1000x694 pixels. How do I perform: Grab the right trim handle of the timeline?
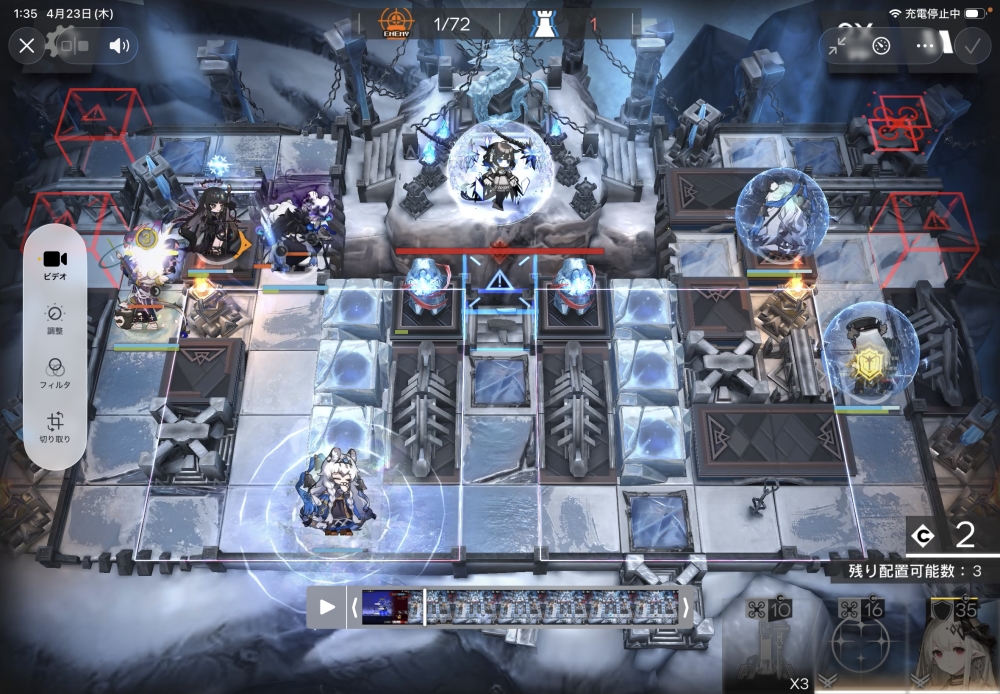click(686, 607)
